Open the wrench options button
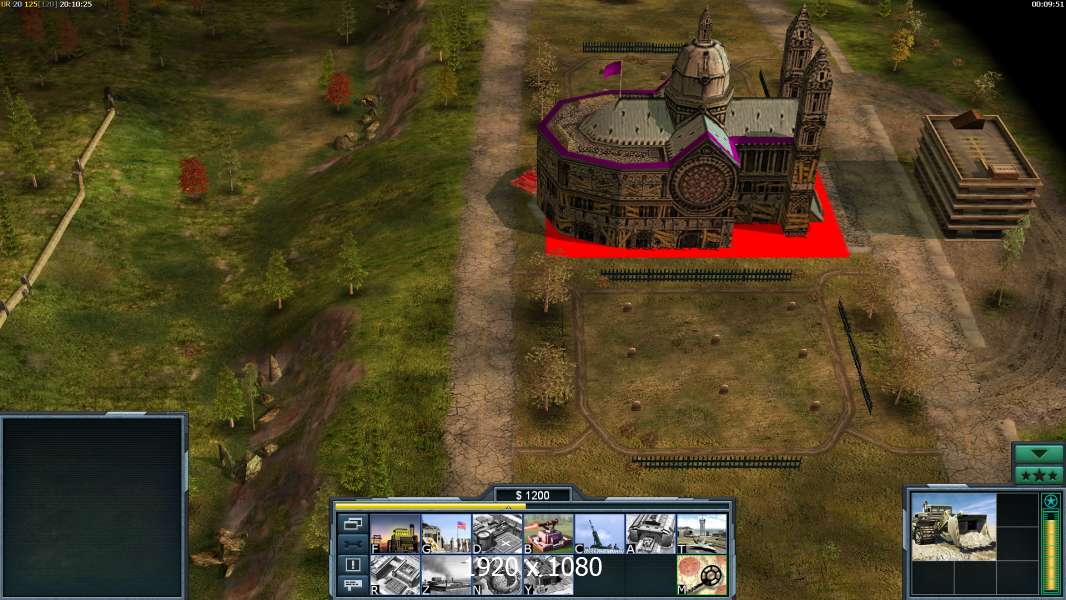 click(x=353, y=544)
